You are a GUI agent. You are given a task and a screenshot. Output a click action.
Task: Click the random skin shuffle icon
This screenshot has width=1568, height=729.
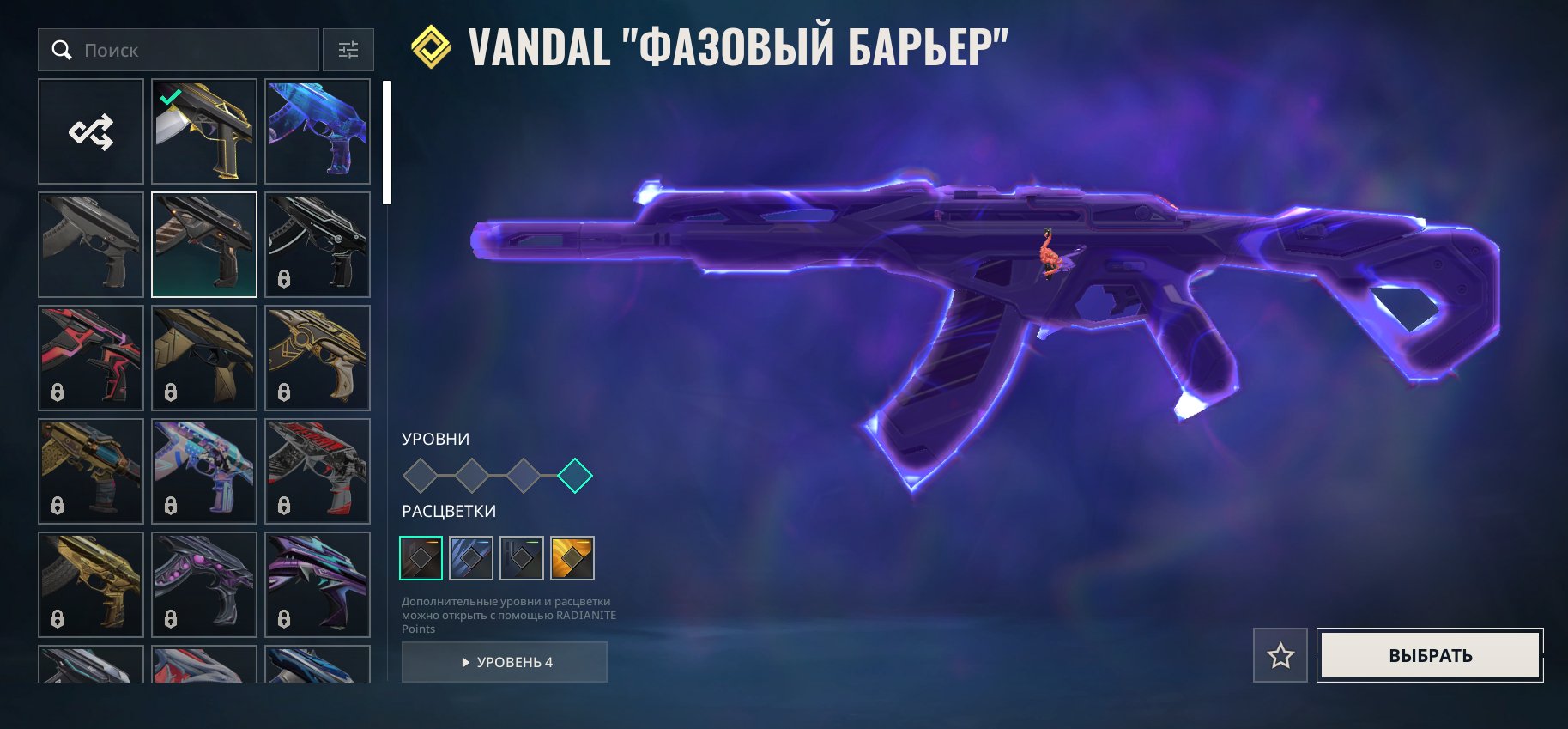tap(90, 131)
